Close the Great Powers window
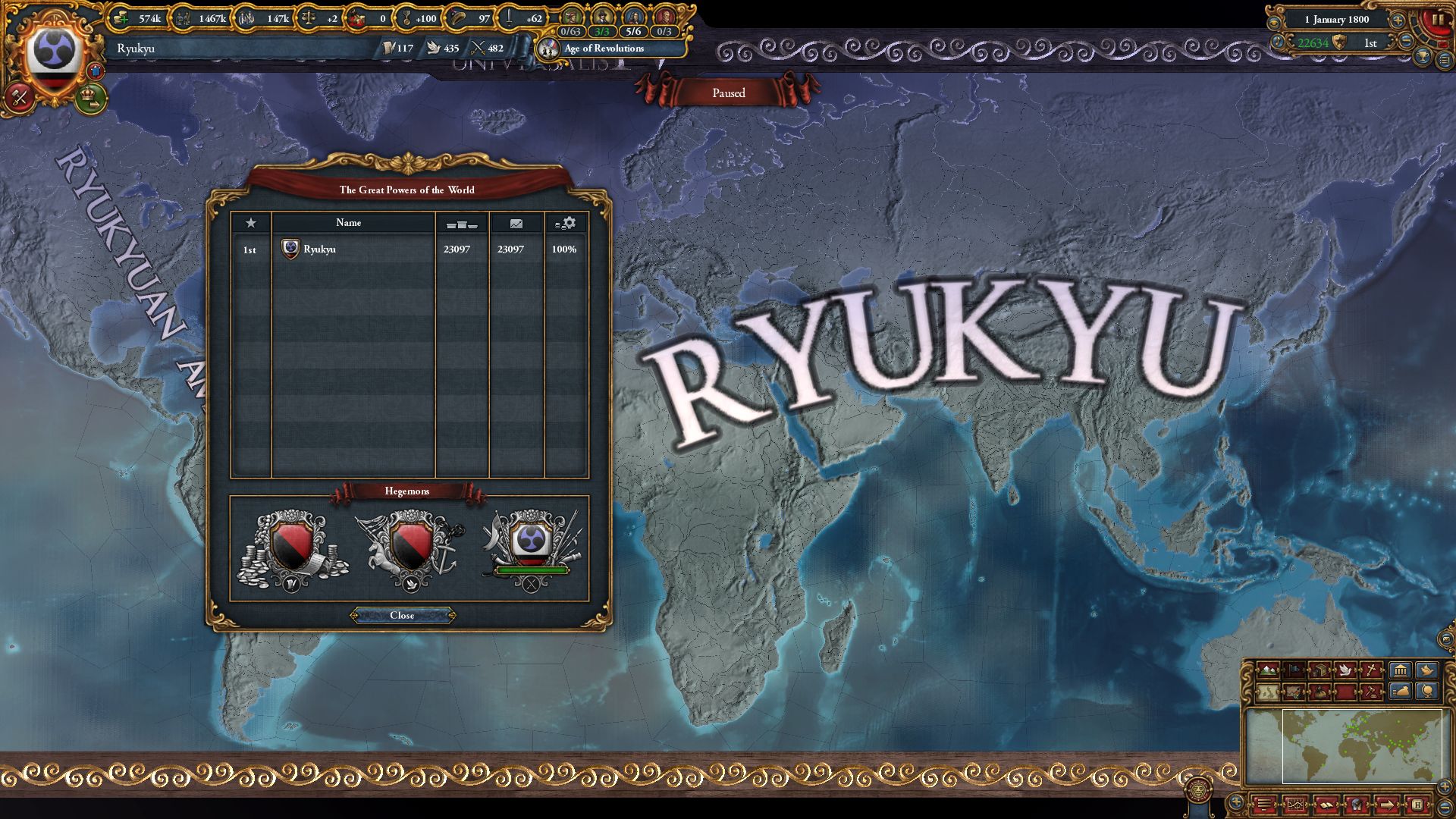1456x819 pixels. click(x=404, y=616)
